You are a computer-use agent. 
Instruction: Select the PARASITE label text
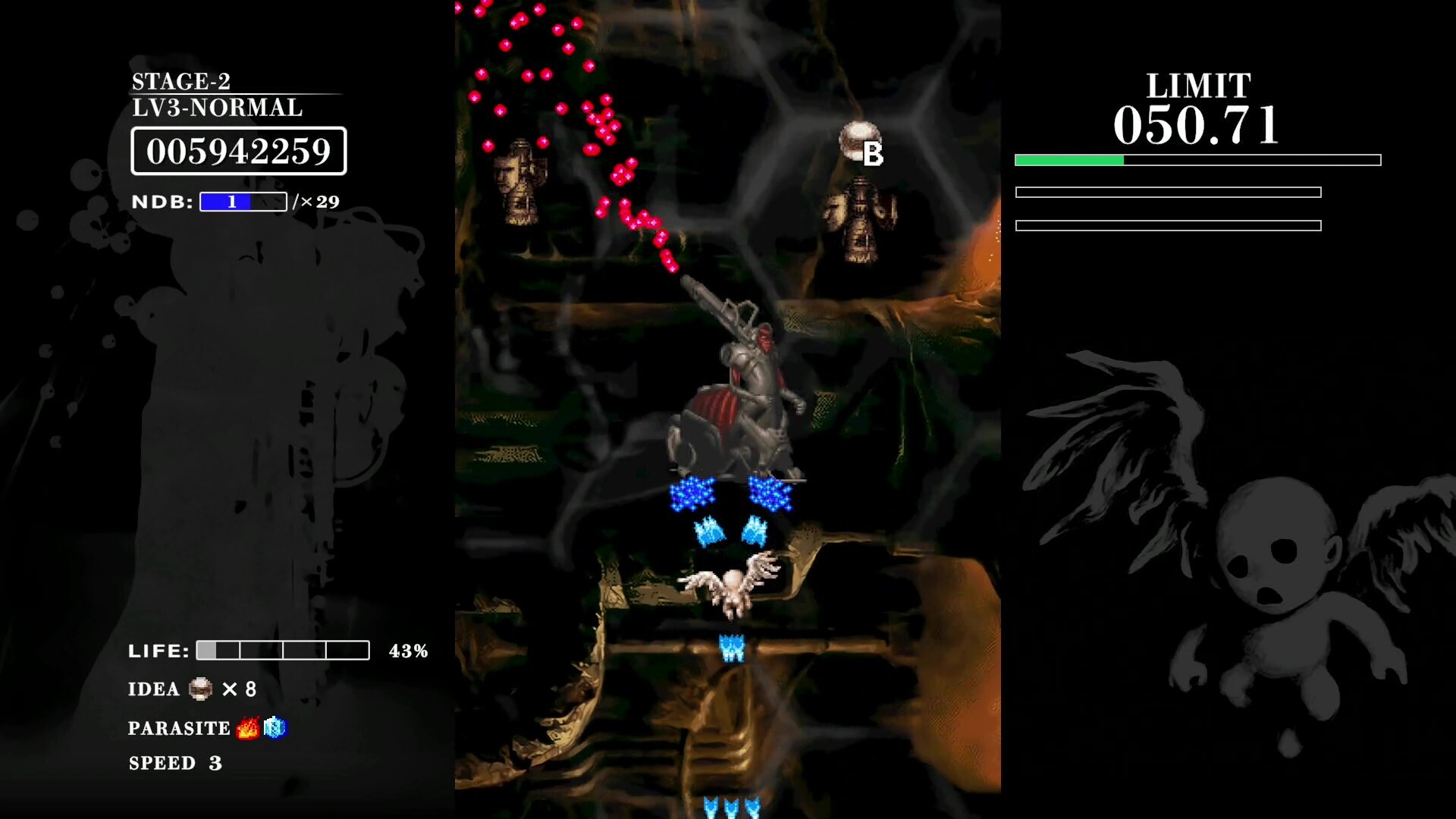pos(179,727)
